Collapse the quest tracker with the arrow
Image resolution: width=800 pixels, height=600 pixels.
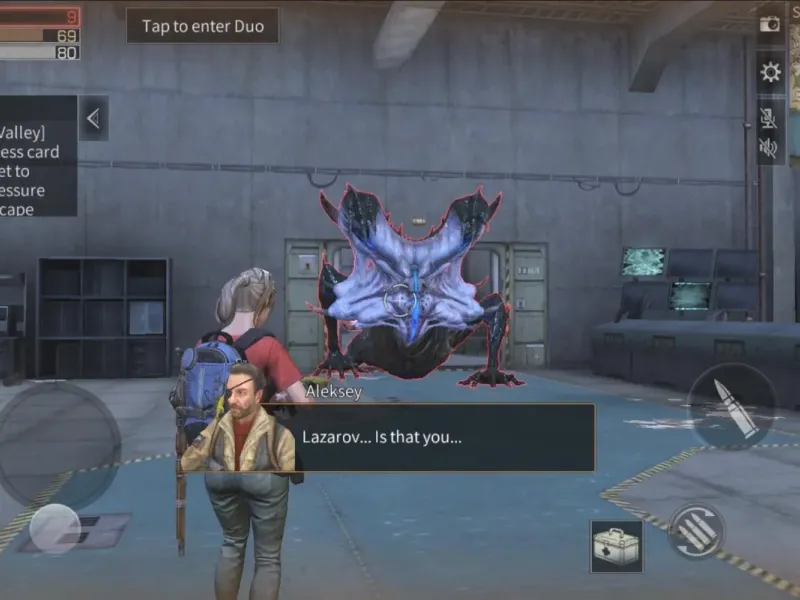click(93, 119)
